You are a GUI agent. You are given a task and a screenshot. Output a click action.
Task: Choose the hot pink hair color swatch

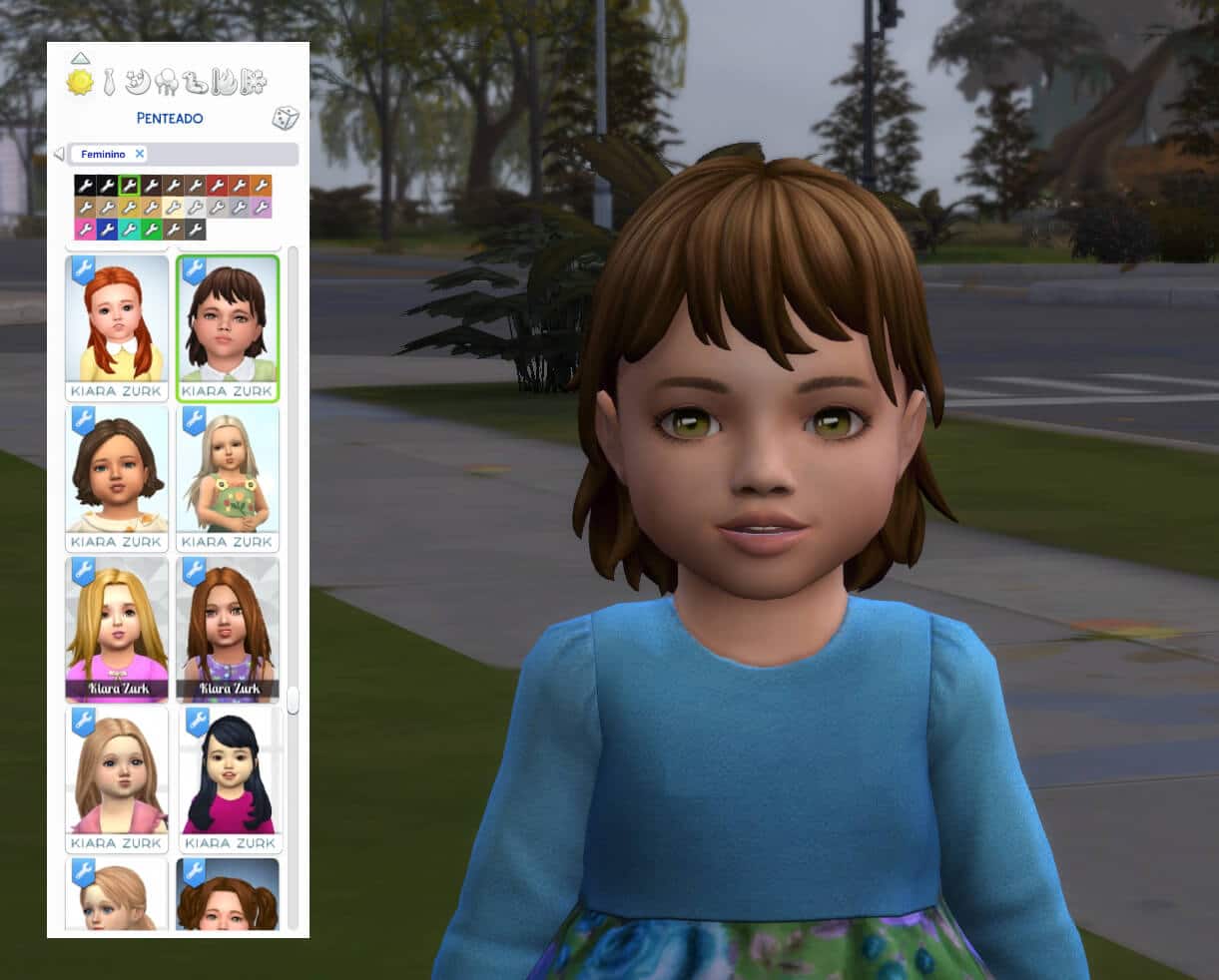pyautogui.click(x=85, y=230)
